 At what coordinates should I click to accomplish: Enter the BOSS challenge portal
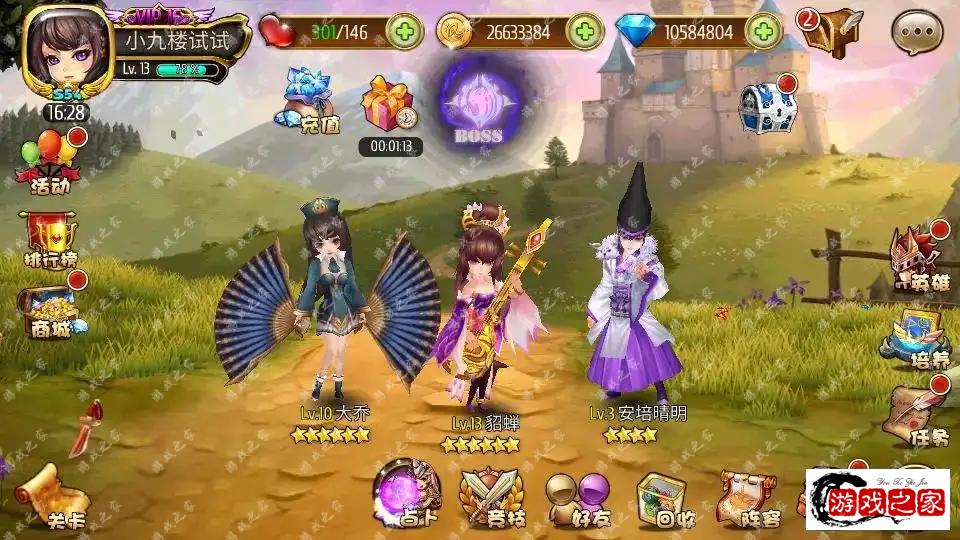(478, 104)
